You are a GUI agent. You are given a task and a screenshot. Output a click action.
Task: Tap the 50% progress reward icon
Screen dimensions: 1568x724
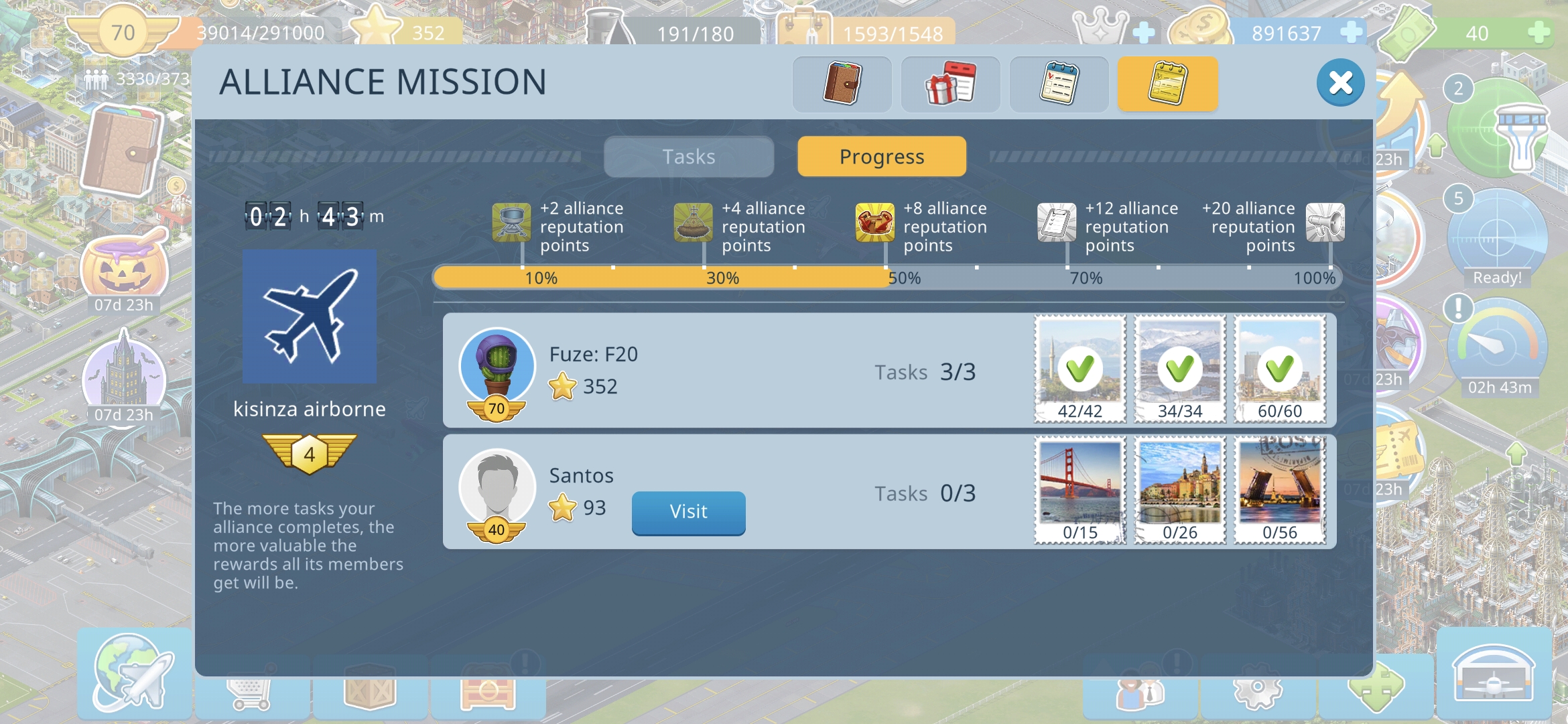(x=874, y=222)
